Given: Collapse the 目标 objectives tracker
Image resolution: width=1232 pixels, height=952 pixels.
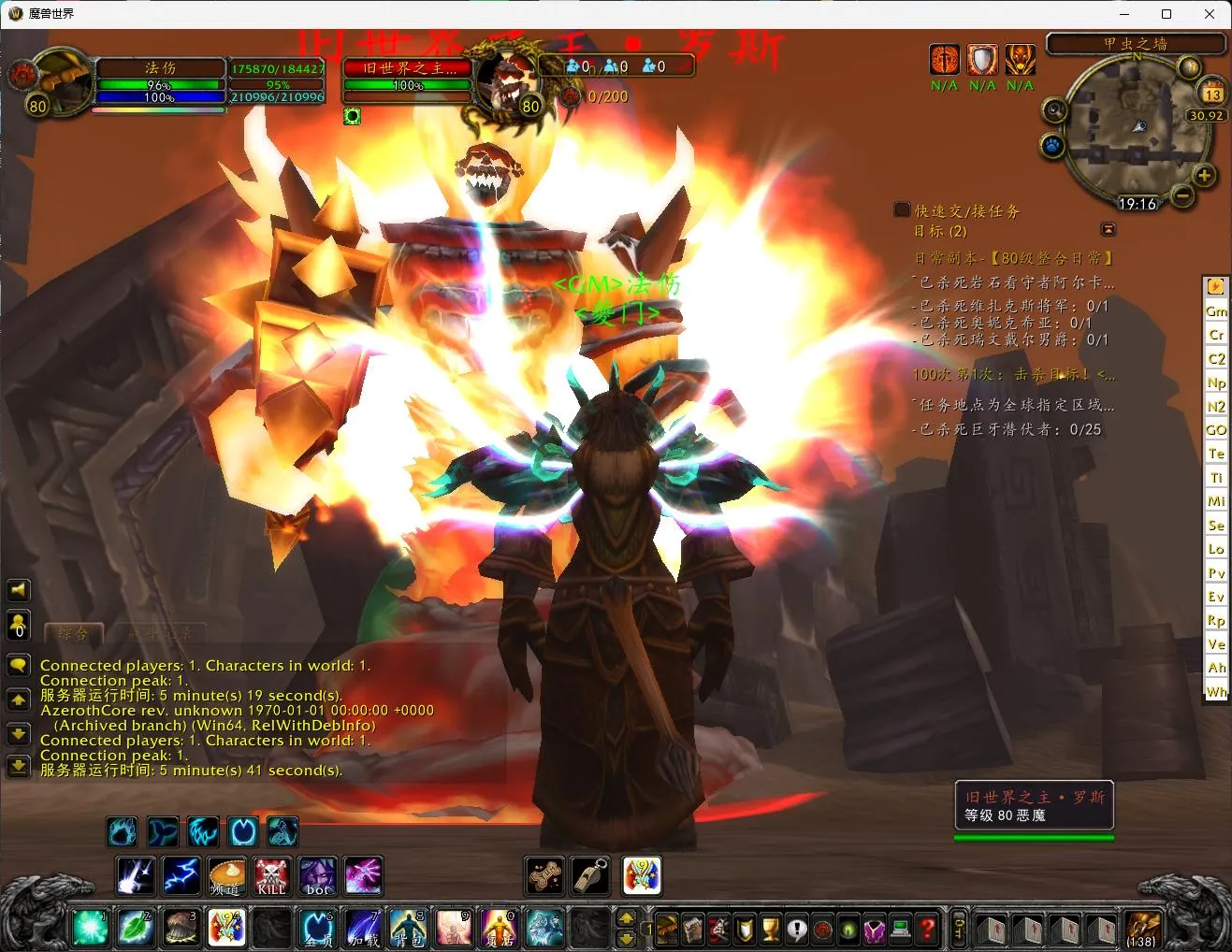Looking at the screenshot, I should [x=1109, y=229].
